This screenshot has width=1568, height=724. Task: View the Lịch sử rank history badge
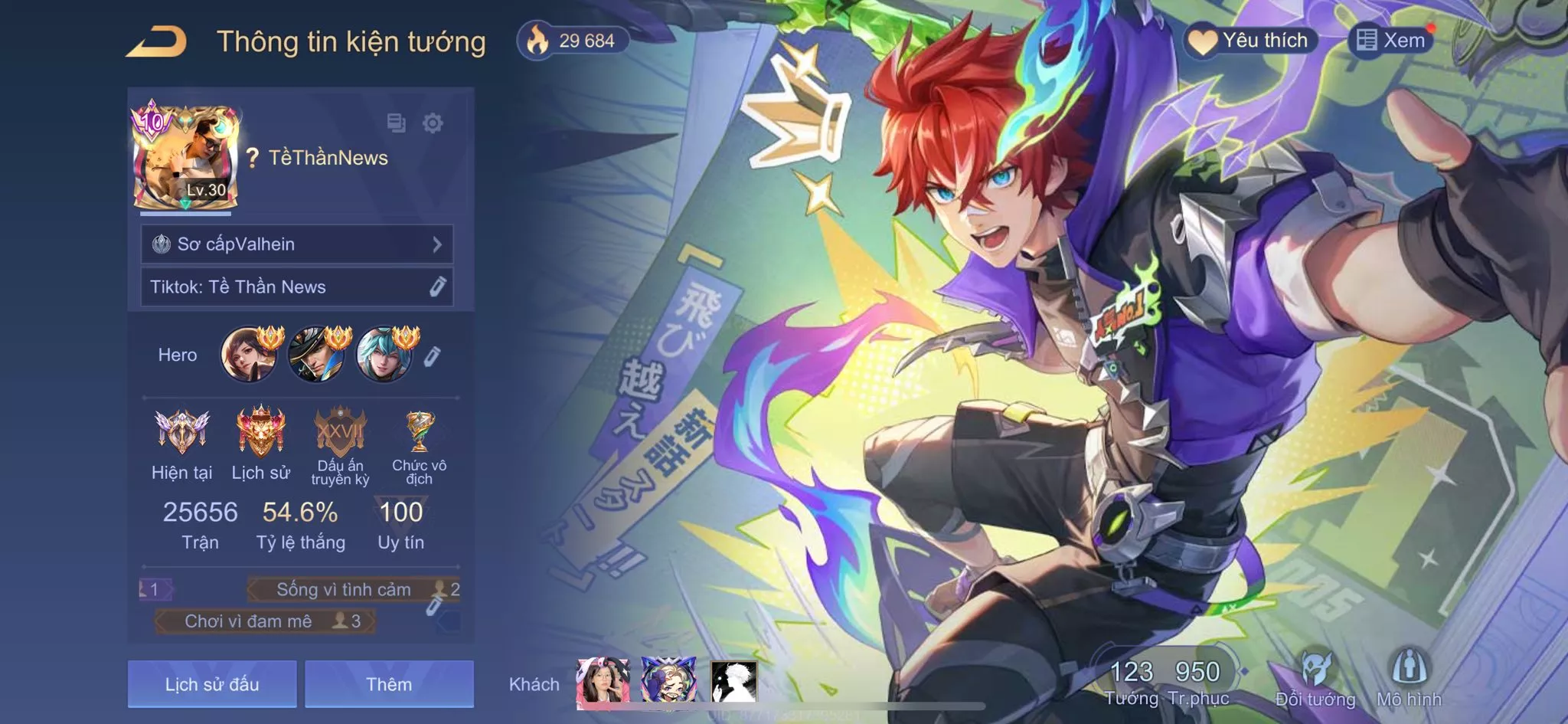261,431
